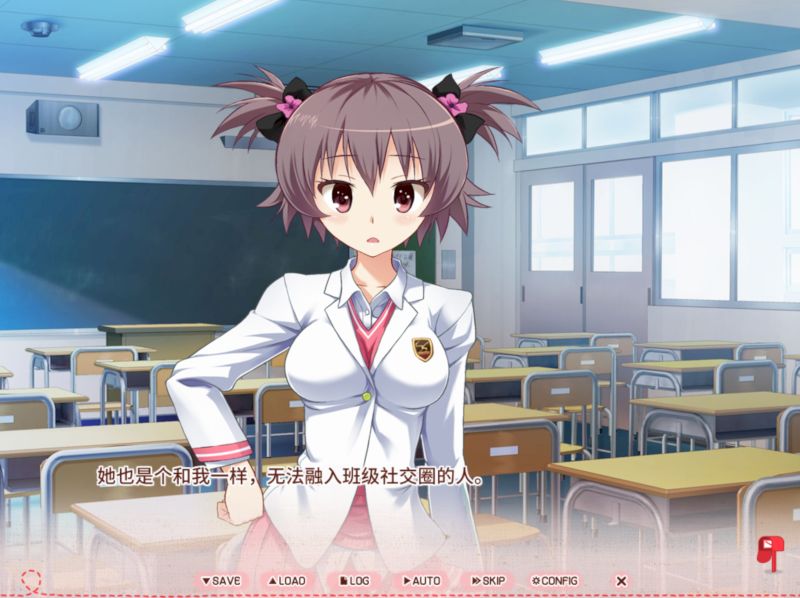Click the red mailbox icon
Viewport: 800px width, 598px height.
point(771,551)
